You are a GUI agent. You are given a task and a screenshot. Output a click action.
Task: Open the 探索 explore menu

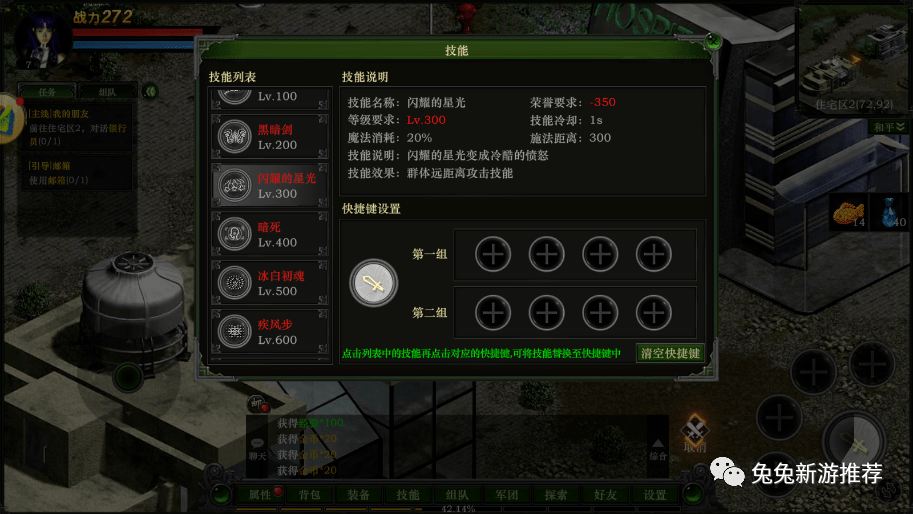point(556,495)
